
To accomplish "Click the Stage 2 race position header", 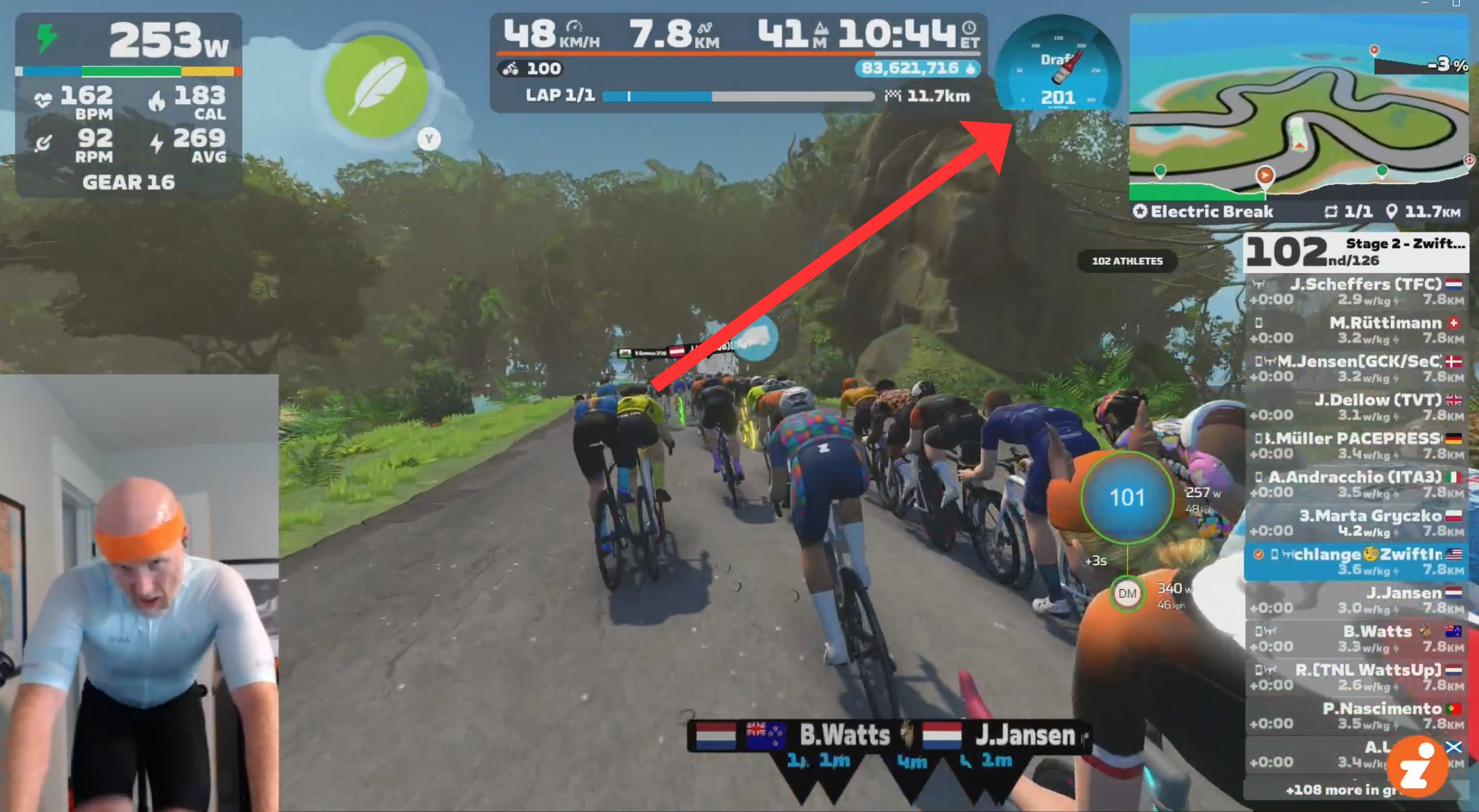I will [1355, 252].
